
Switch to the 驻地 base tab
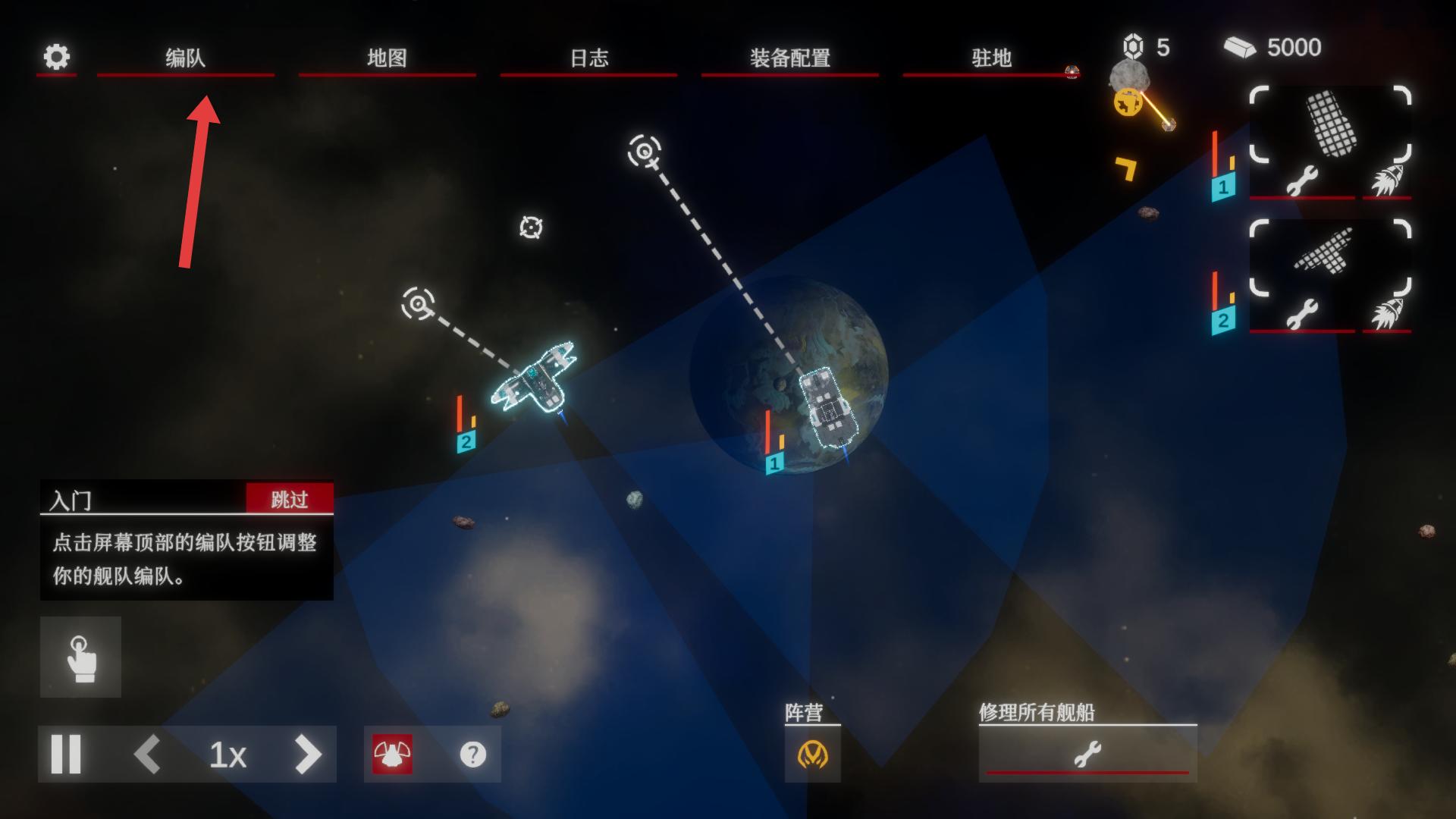click(991, 58)
